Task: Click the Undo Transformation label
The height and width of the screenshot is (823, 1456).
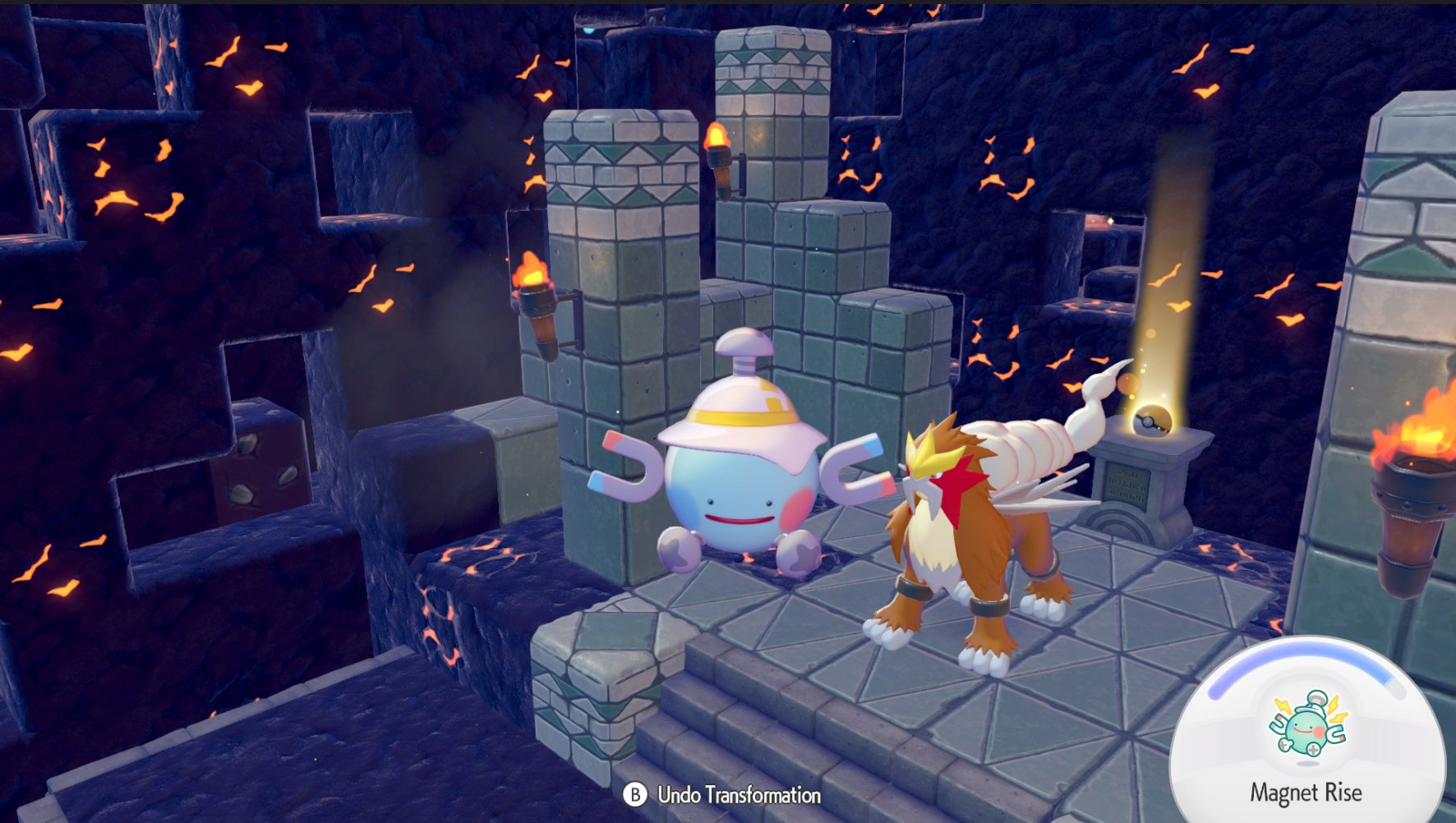Action: (x=738, y=795)
